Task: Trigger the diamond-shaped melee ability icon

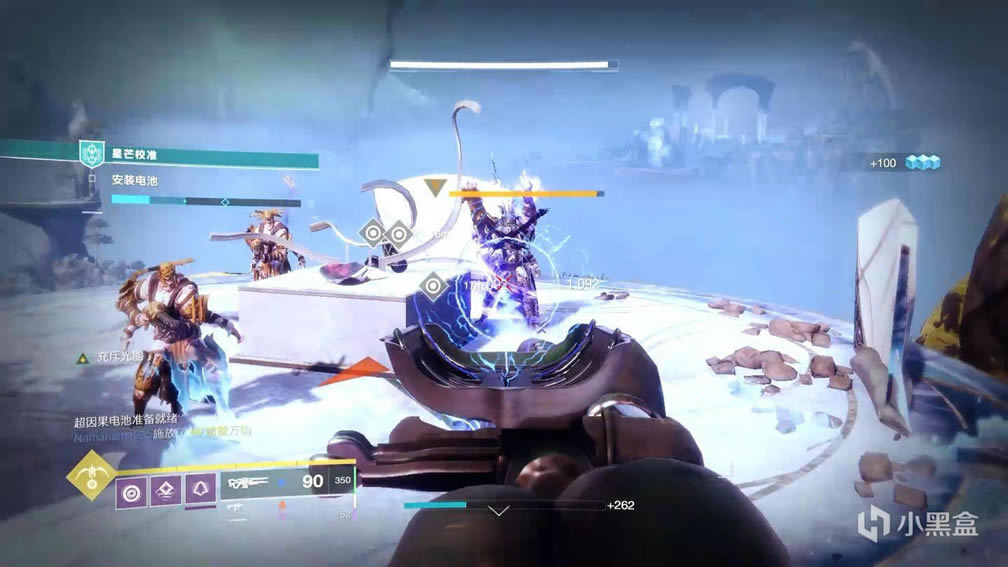Action: pyautogui.click(x=166, y=490)
